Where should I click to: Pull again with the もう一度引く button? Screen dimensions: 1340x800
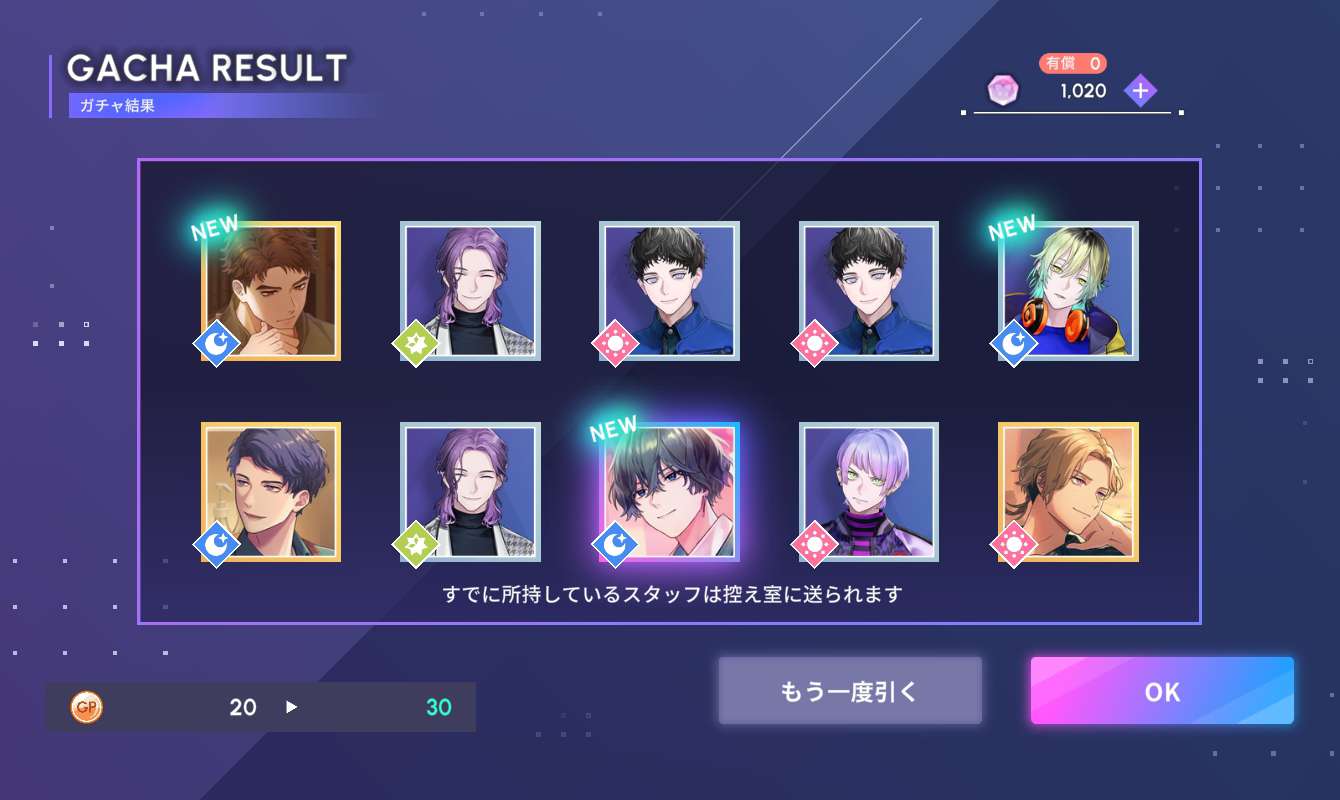(849, 691)
